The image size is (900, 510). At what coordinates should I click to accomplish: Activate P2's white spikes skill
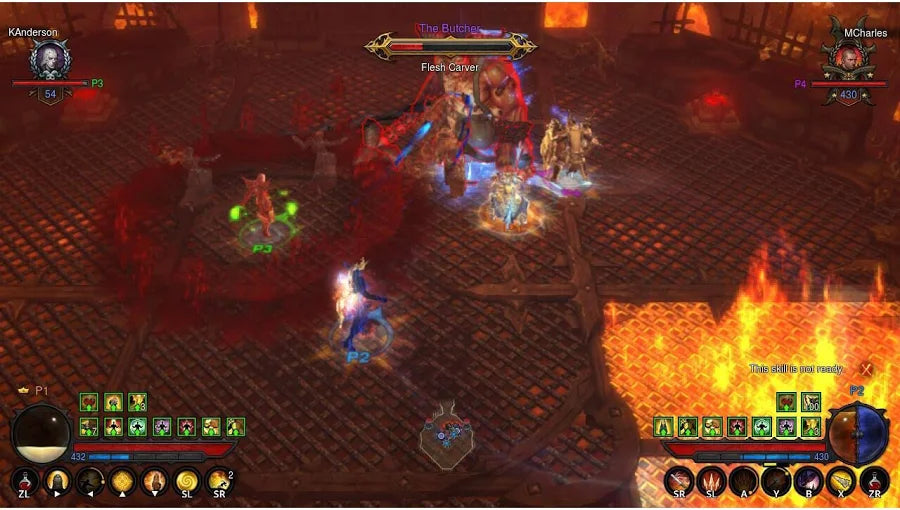[x=711, y=481]
